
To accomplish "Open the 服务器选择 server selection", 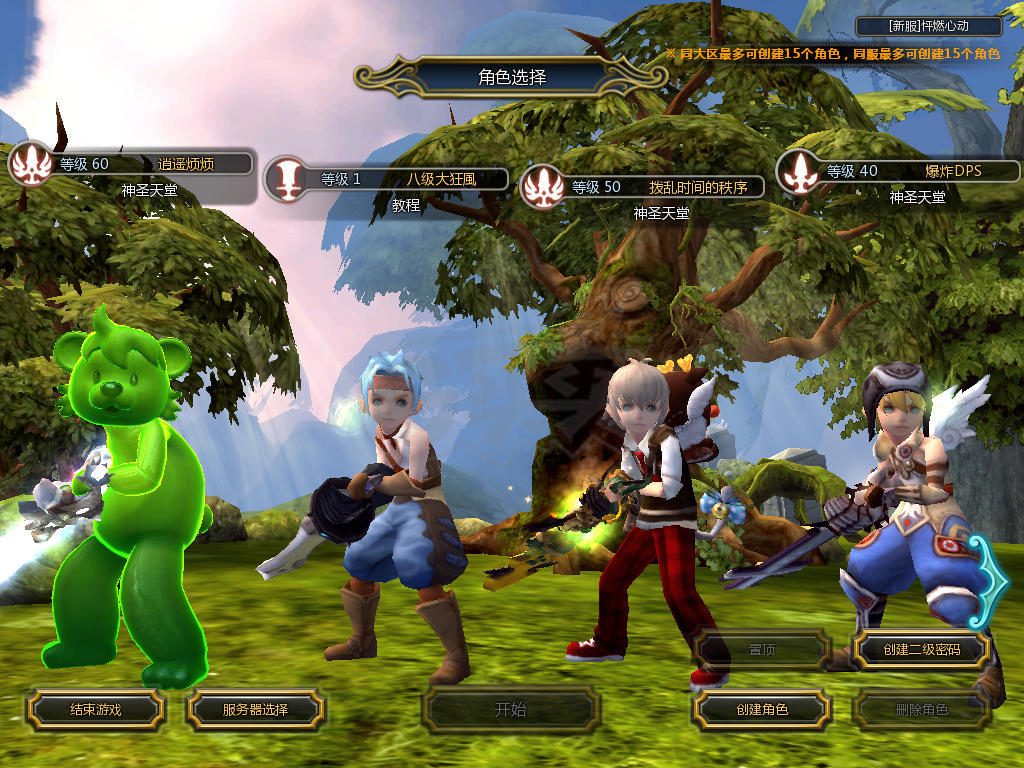I will (255, 710).
